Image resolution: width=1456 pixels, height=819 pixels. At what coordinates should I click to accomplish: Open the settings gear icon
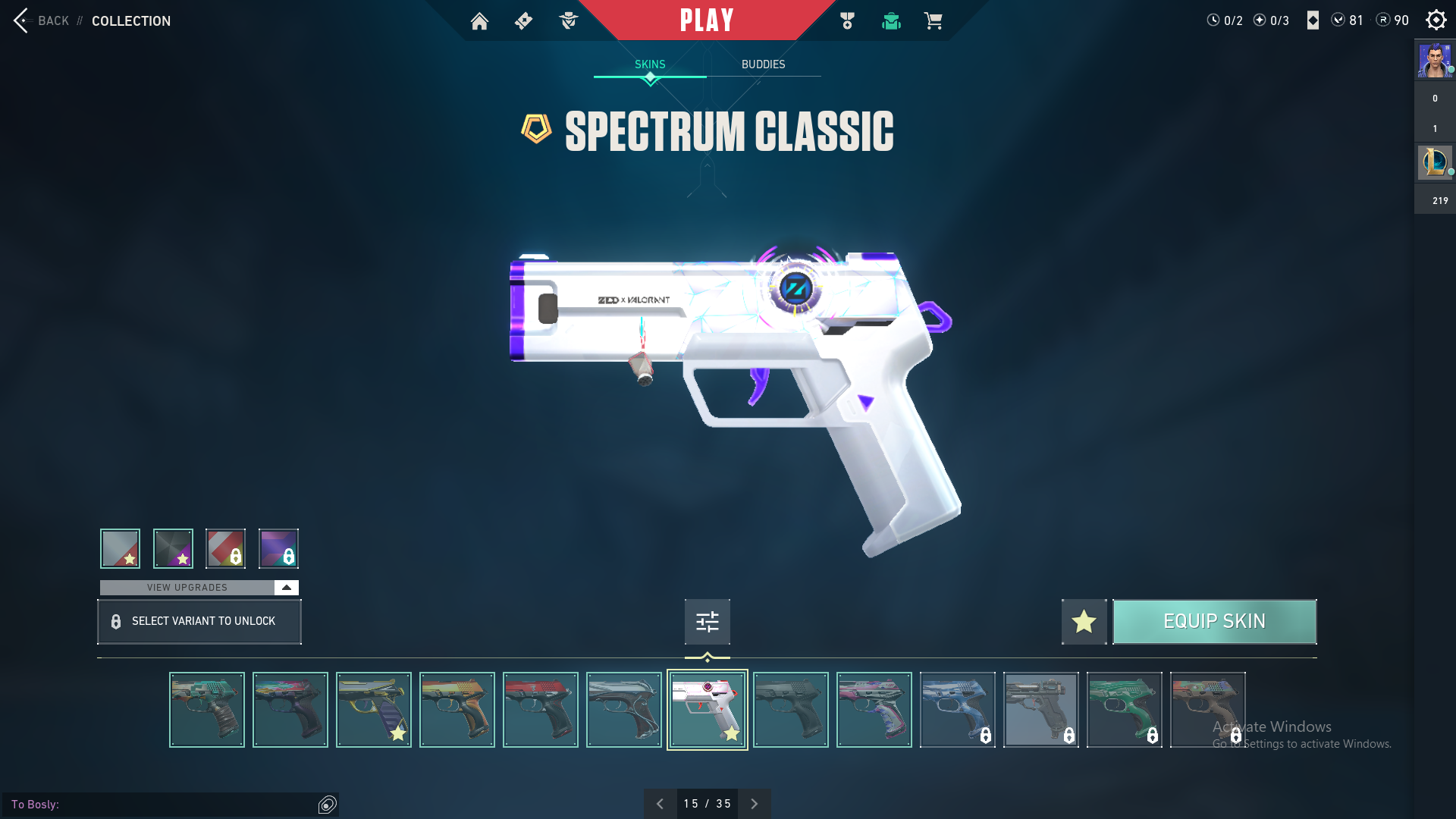point(1436,20)
